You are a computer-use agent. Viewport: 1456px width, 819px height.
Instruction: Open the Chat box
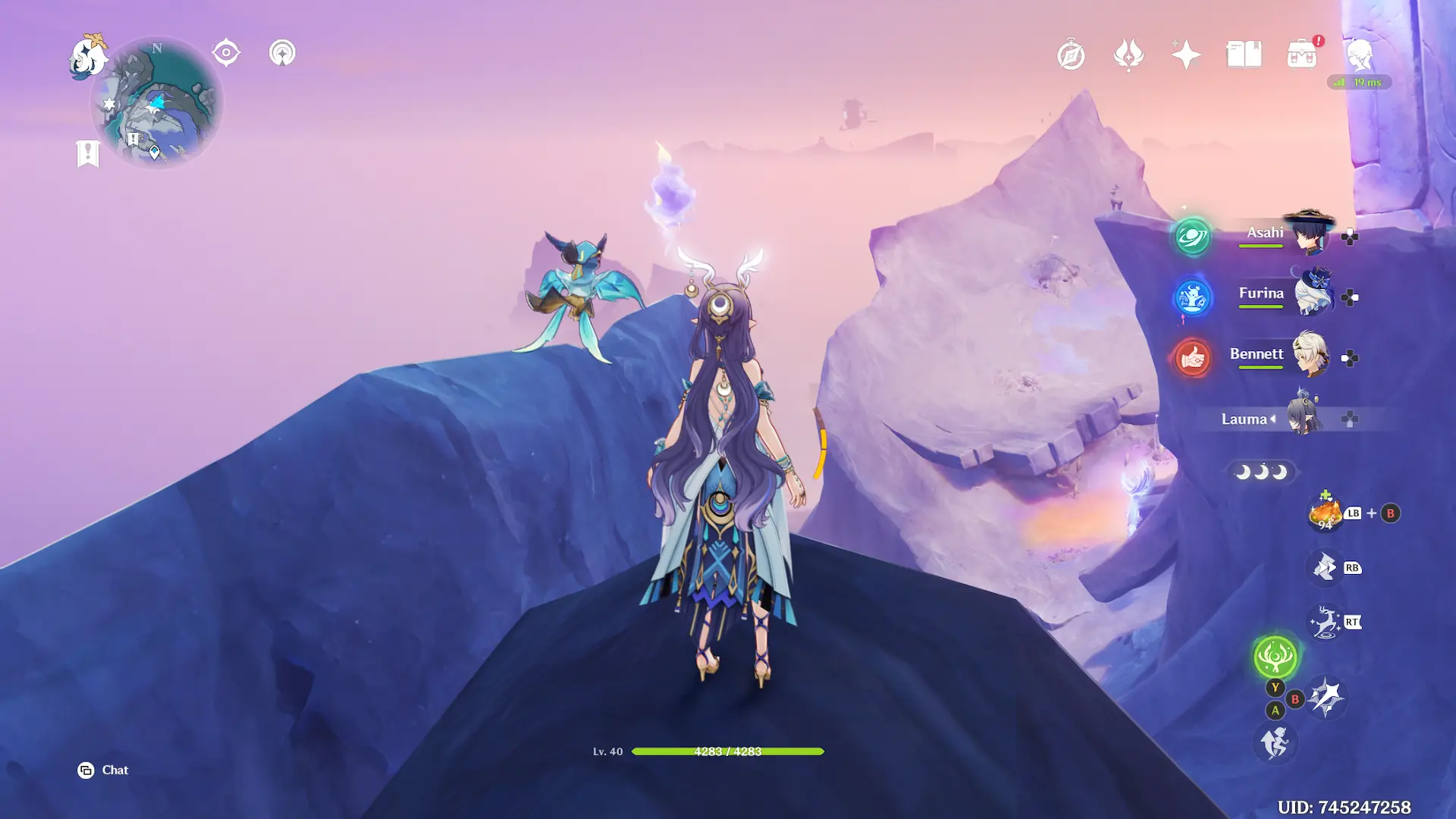coord(103,770)
